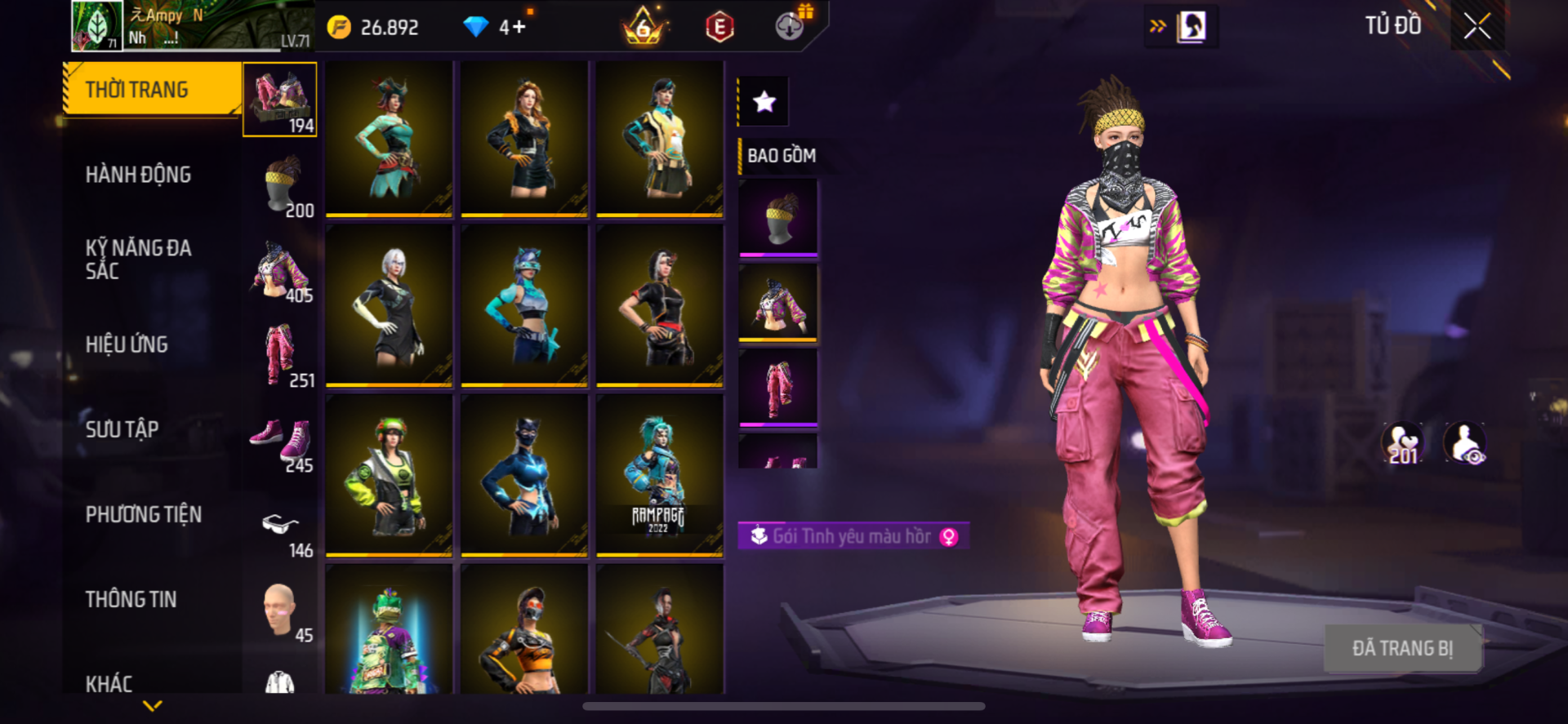Image resolution: width=1568 pixels, height=724 pixels.
Task: Switch to KỸ NĂNG ĐA SẮC
Action: click(138, 259)
